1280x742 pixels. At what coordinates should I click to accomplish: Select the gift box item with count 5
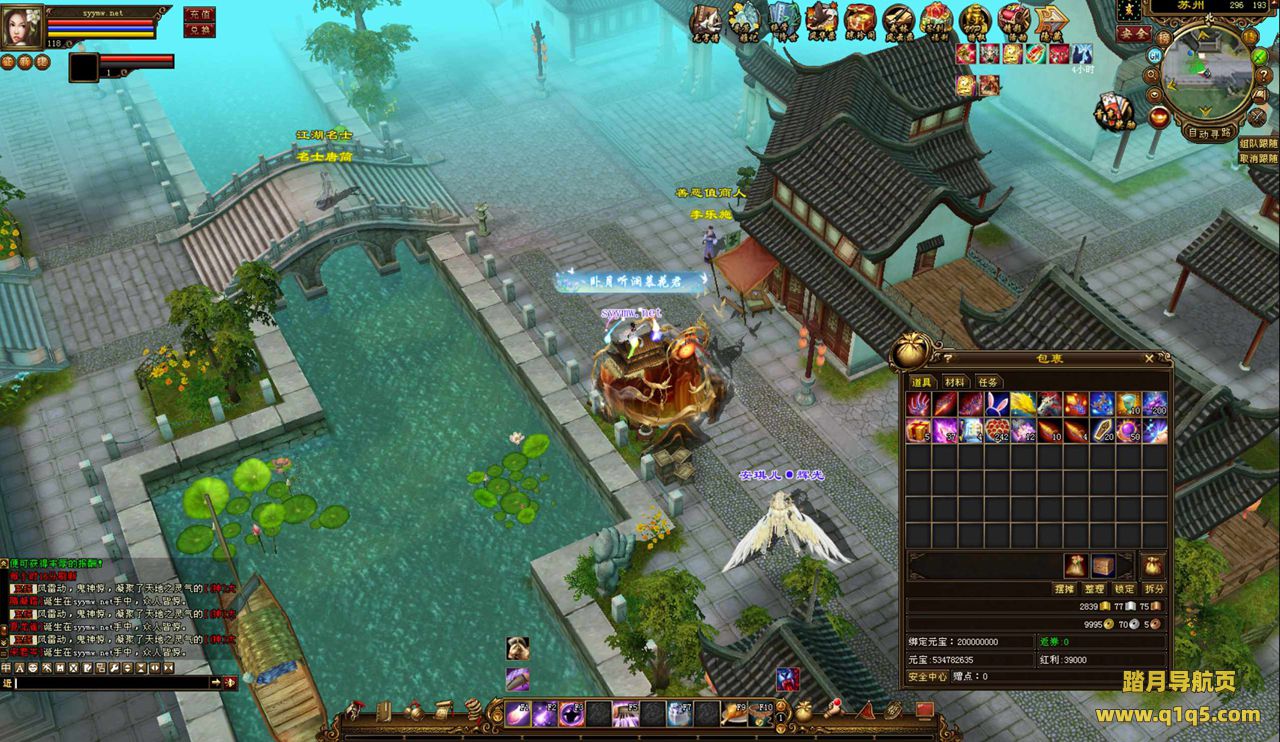[918, 430]
